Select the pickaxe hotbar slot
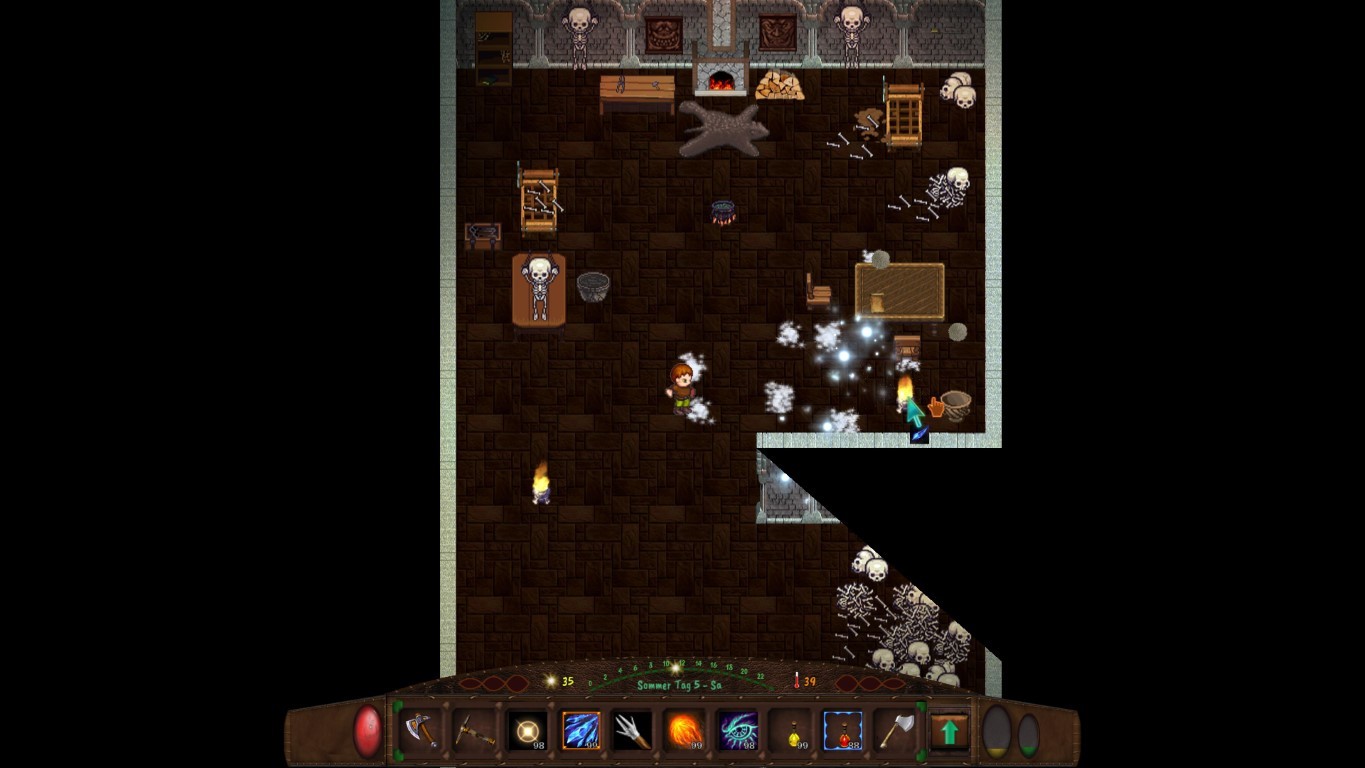Image resolution: width=1365 pixels, height=768 pixels. 474,731
